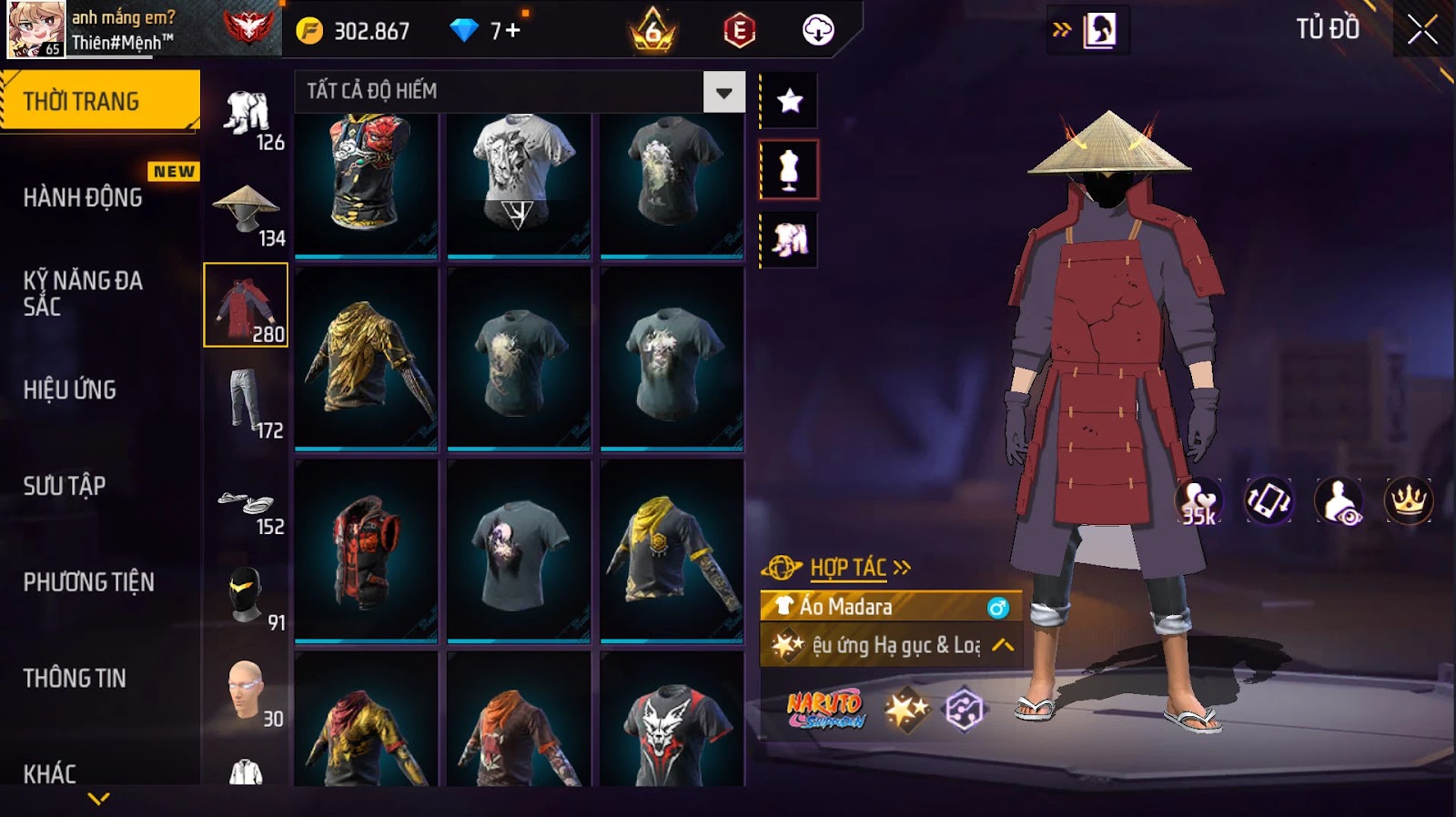This screenshot has height=817, width=1456.
Task: Open the Hành Động menu
Action: [x=83, y=197]
